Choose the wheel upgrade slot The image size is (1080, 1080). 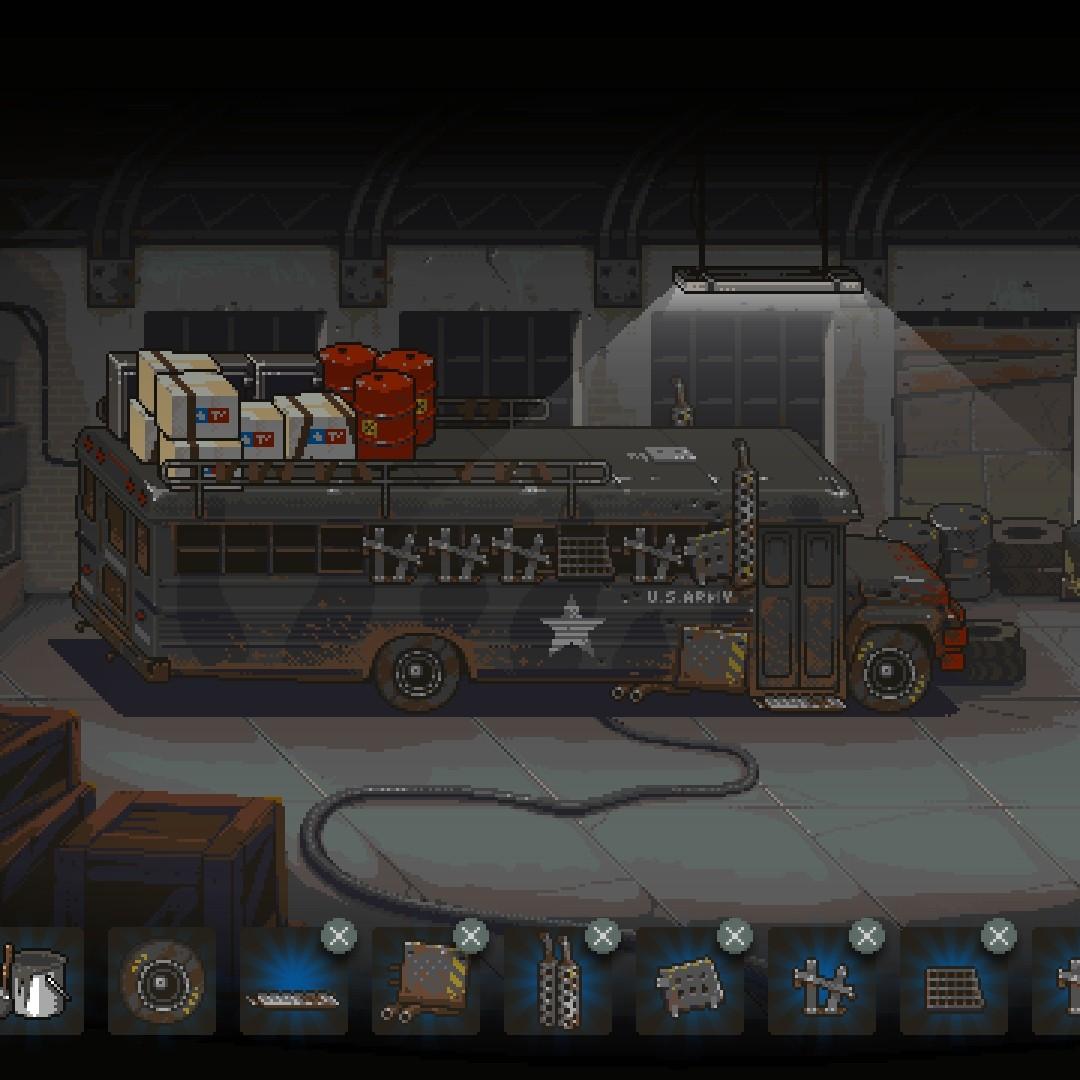tap(161, 981)
